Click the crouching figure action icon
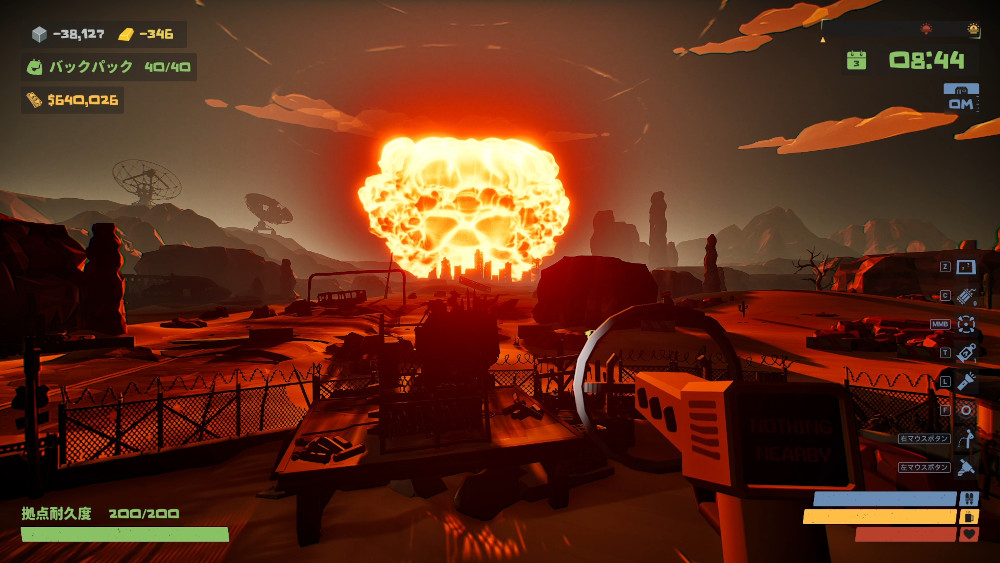Viewport: 1000px width, 563px height. [966, 438]
